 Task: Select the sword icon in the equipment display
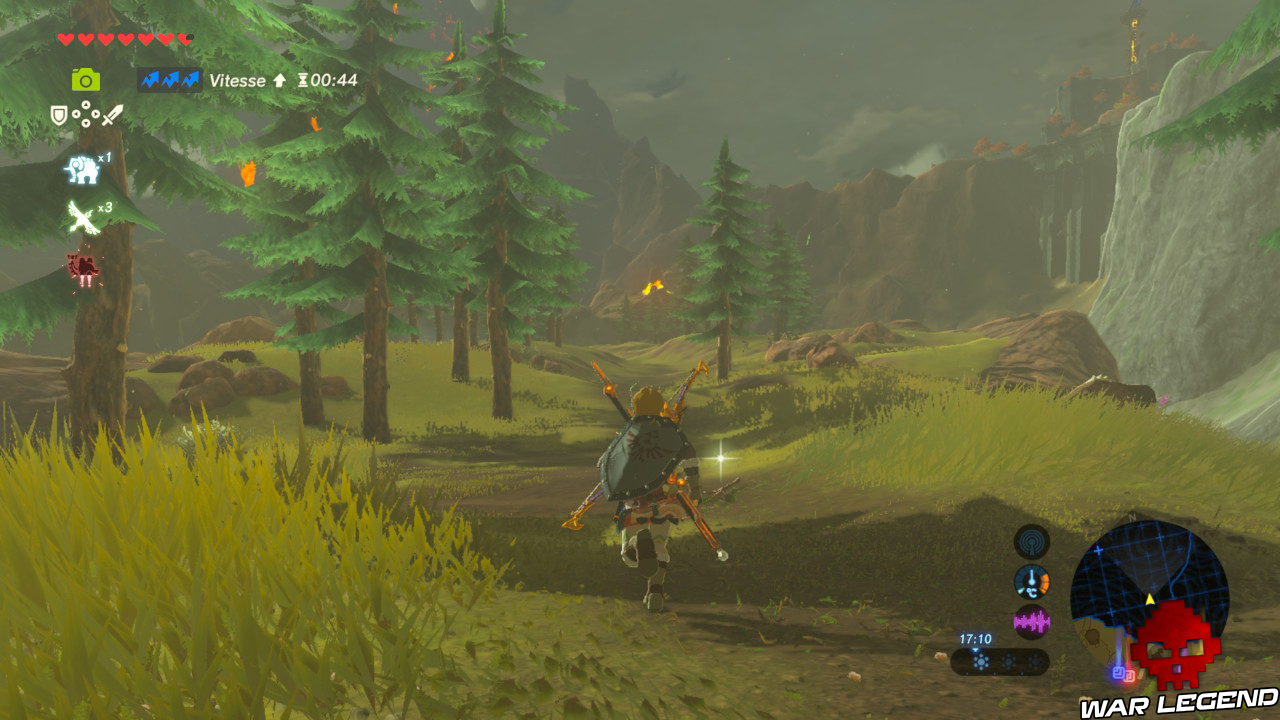[x=114, y=115]
